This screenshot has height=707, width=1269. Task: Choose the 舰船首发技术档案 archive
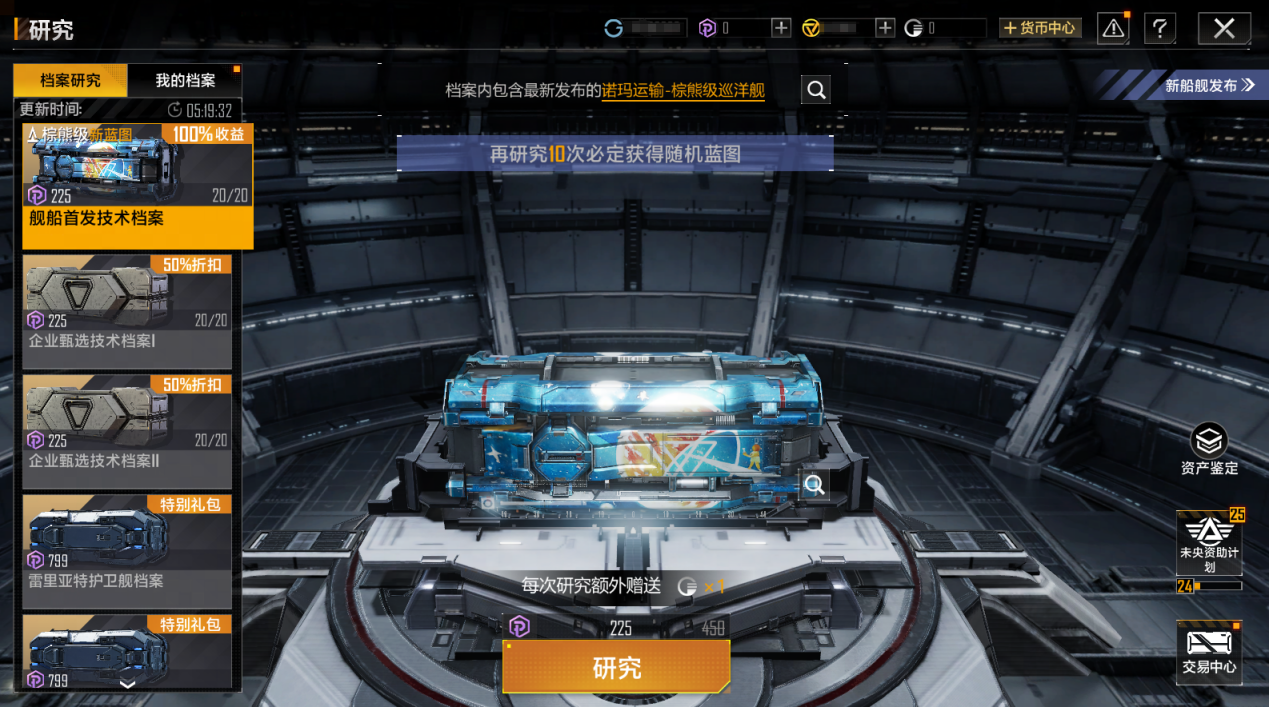137,187
